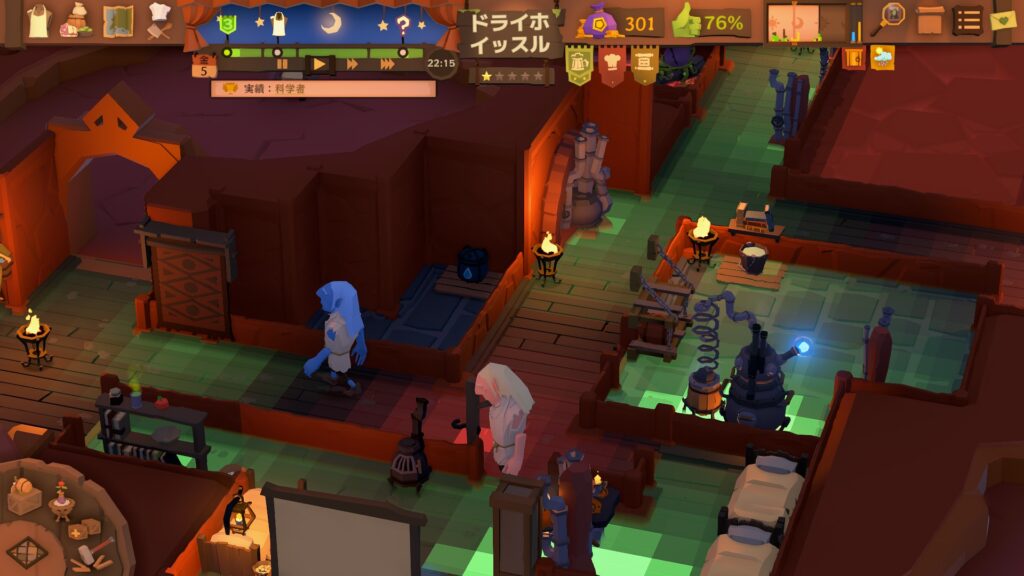Image resolution: width=1024 pixels, height=576 pixels.
Task: Set game speed to normal play
Action: tap(319, 64)
